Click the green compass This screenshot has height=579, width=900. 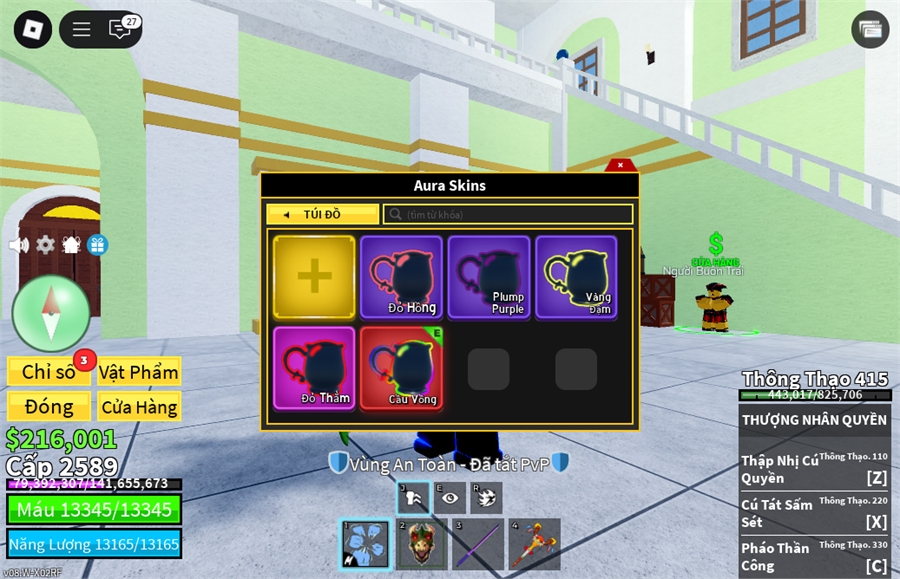[51, 313]
